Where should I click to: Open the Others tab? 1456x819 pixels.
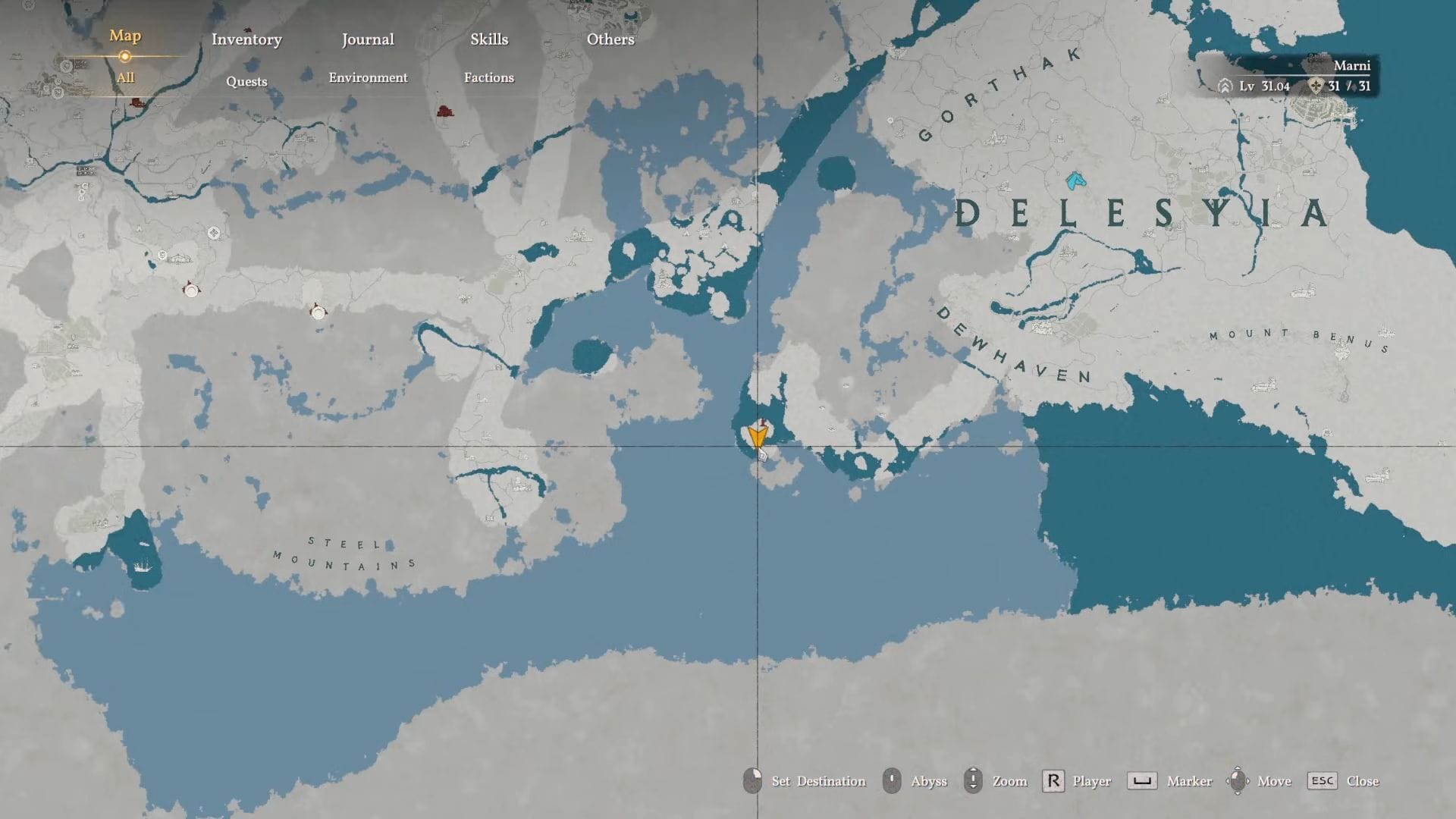coord(610,39)
